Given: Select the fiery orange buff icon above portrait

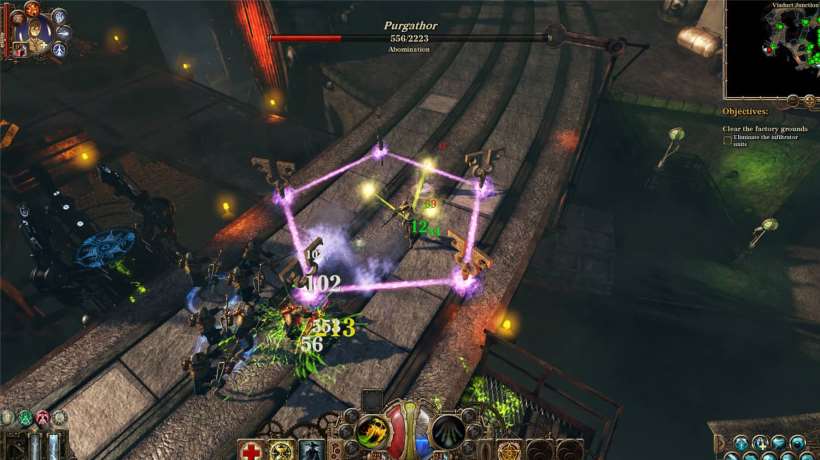Looking at the screenshot, I should 31,9.
